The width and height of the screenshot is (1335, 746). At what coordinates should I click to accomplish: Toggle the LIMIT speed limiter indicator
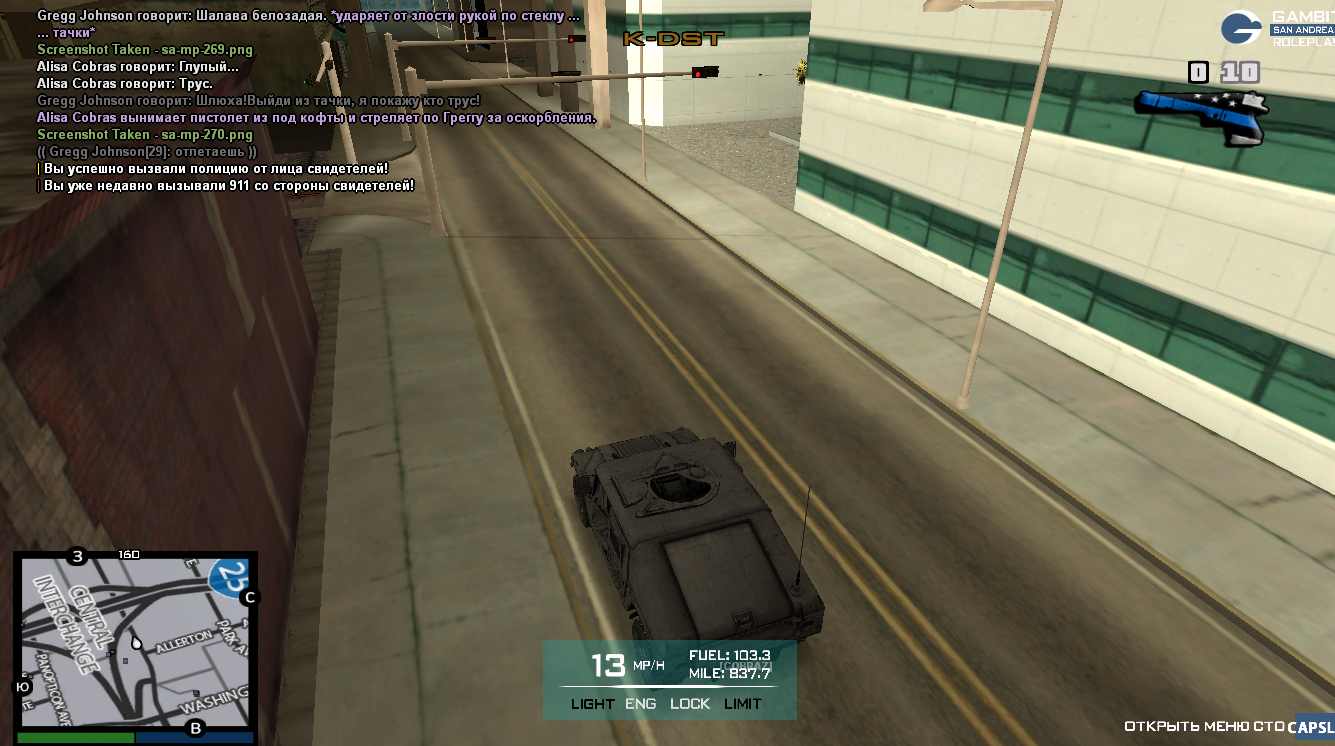click(743, 704)
